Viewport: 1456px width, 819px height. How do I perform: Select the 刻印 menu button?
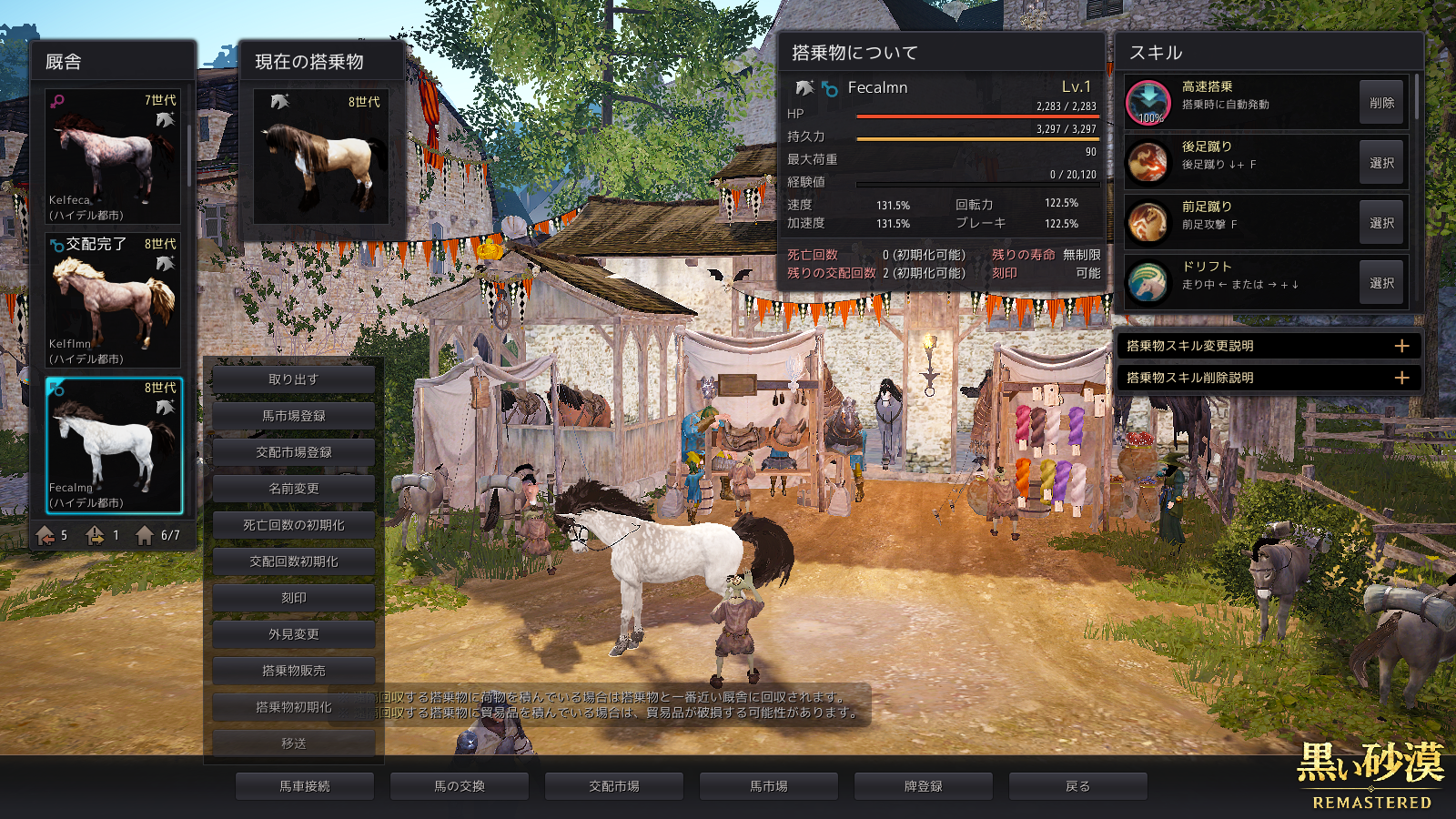point(293,598)
